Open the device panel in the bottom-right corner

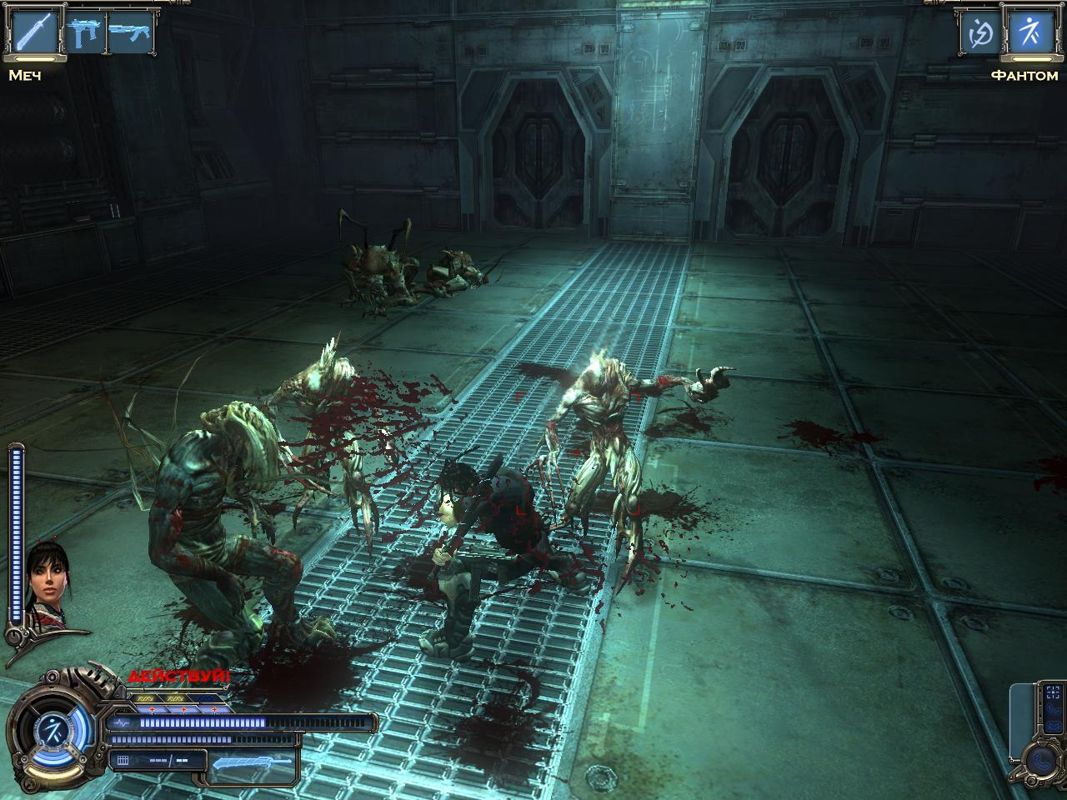(1041, 735)
